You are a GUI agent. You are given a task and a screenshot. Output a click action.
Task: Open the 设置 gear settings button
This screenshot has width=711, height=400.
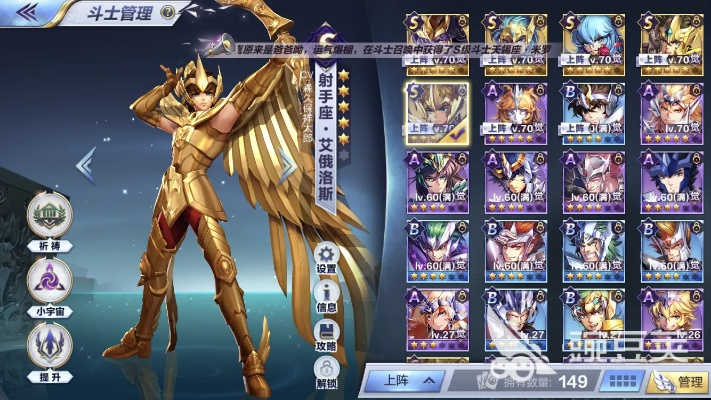coord(326,257)
